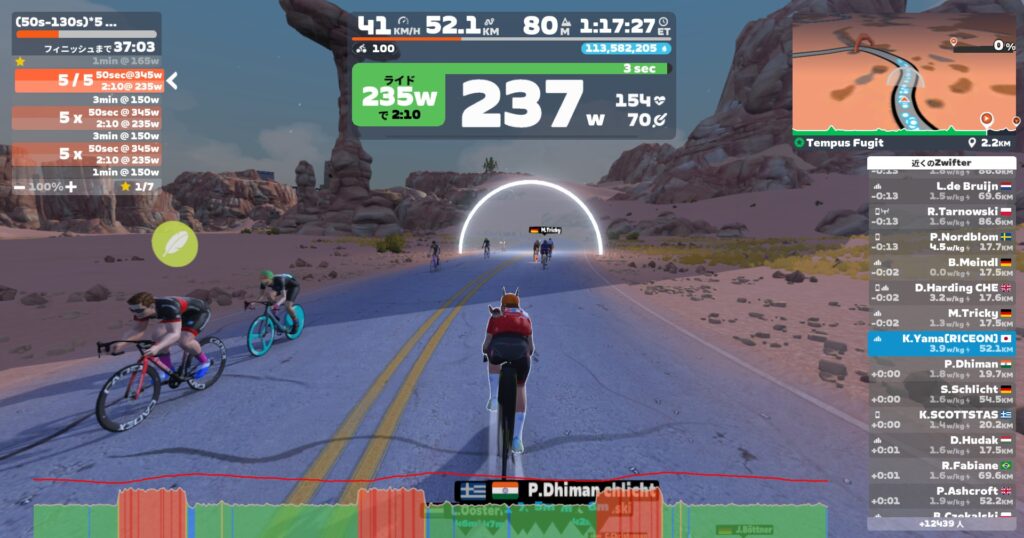Select P.Nordblom in the rider list
The height and width of the screenshot is (538, 1024).
(941, 241)
